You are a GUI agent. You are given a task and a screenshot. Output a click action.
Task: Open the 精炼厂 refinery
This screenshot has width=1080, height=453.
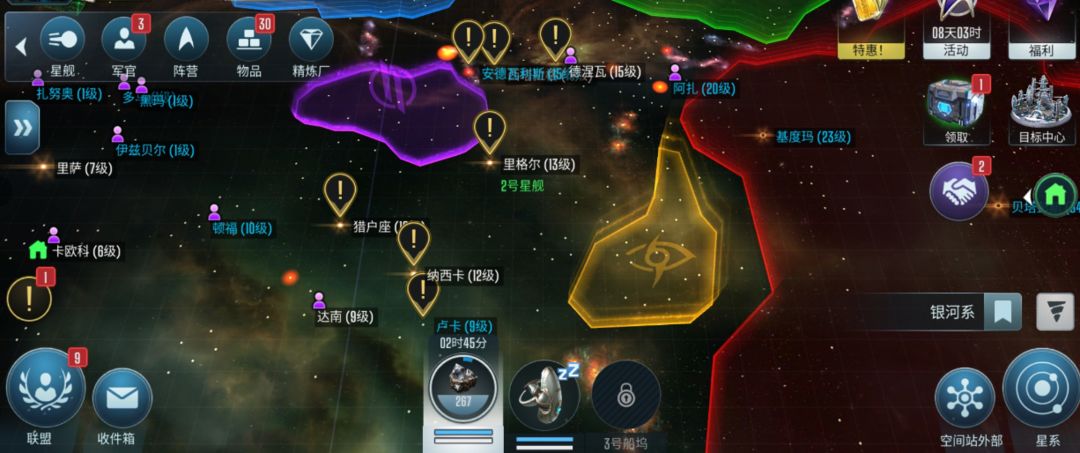pyautogui.click(x=311, y=40)
